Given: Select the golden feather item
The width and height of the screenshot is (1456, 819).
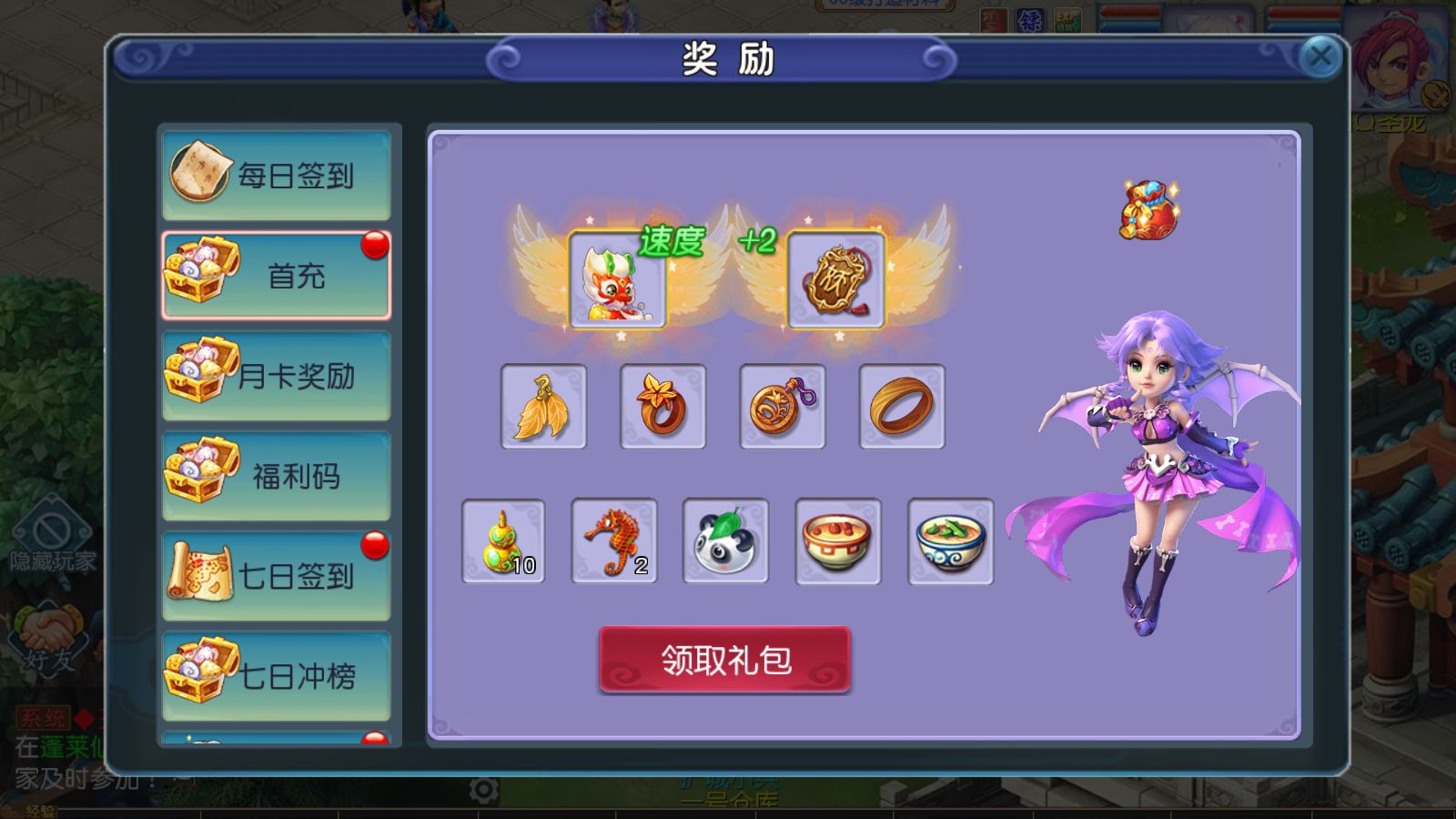Looking at the screenshot, I should pos(543,407).
